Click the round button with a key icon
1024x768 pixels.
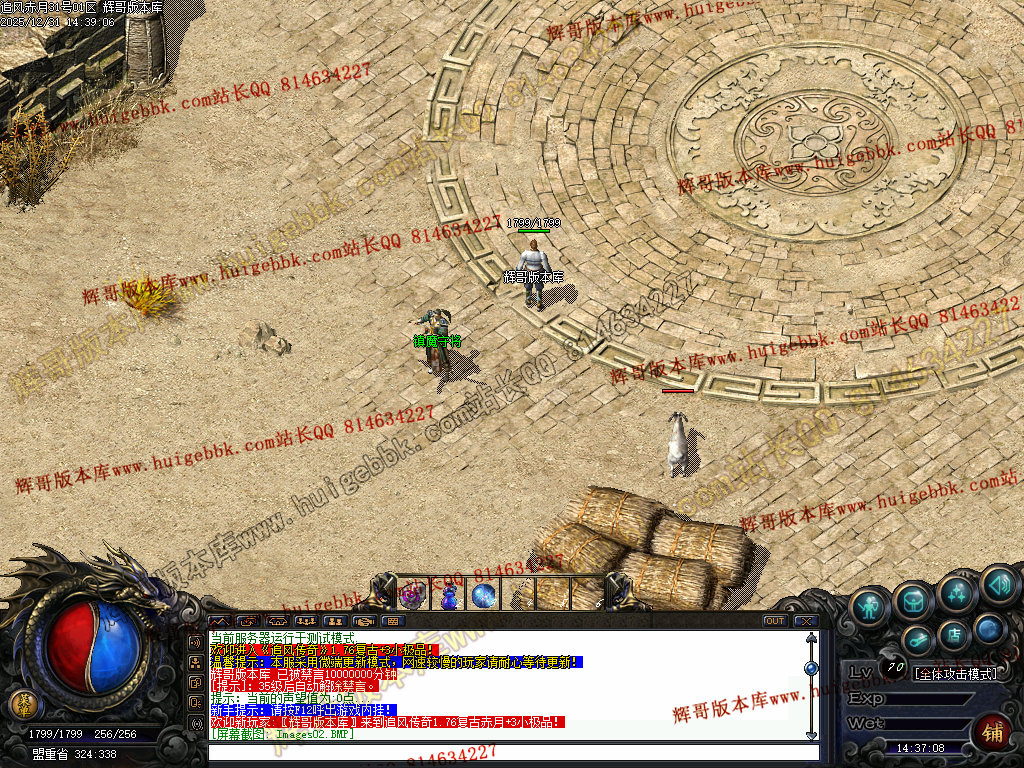click(x=917, y=640)
